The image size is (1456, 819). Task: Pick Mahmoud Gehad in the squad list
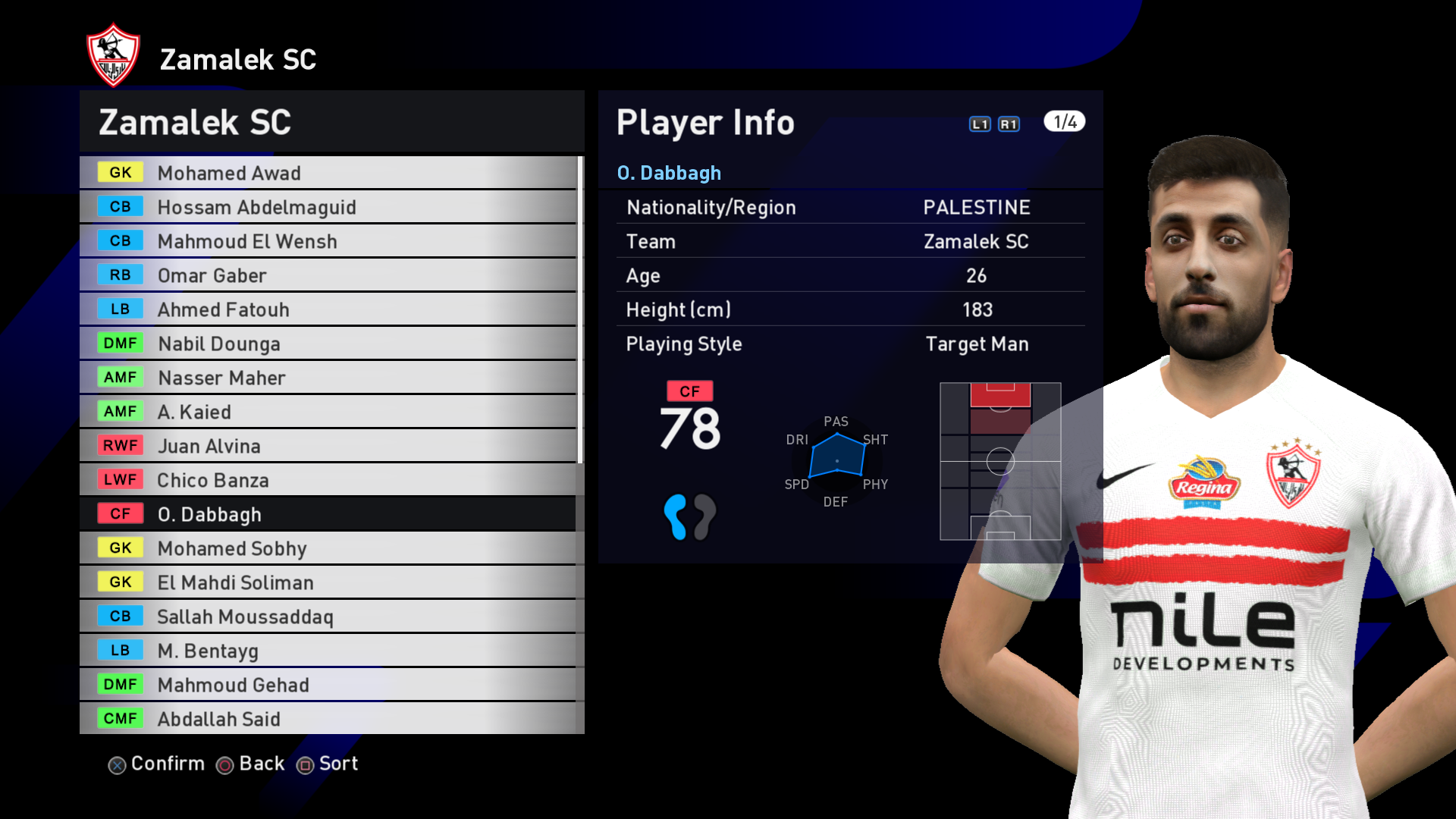(x=328, y=685)
